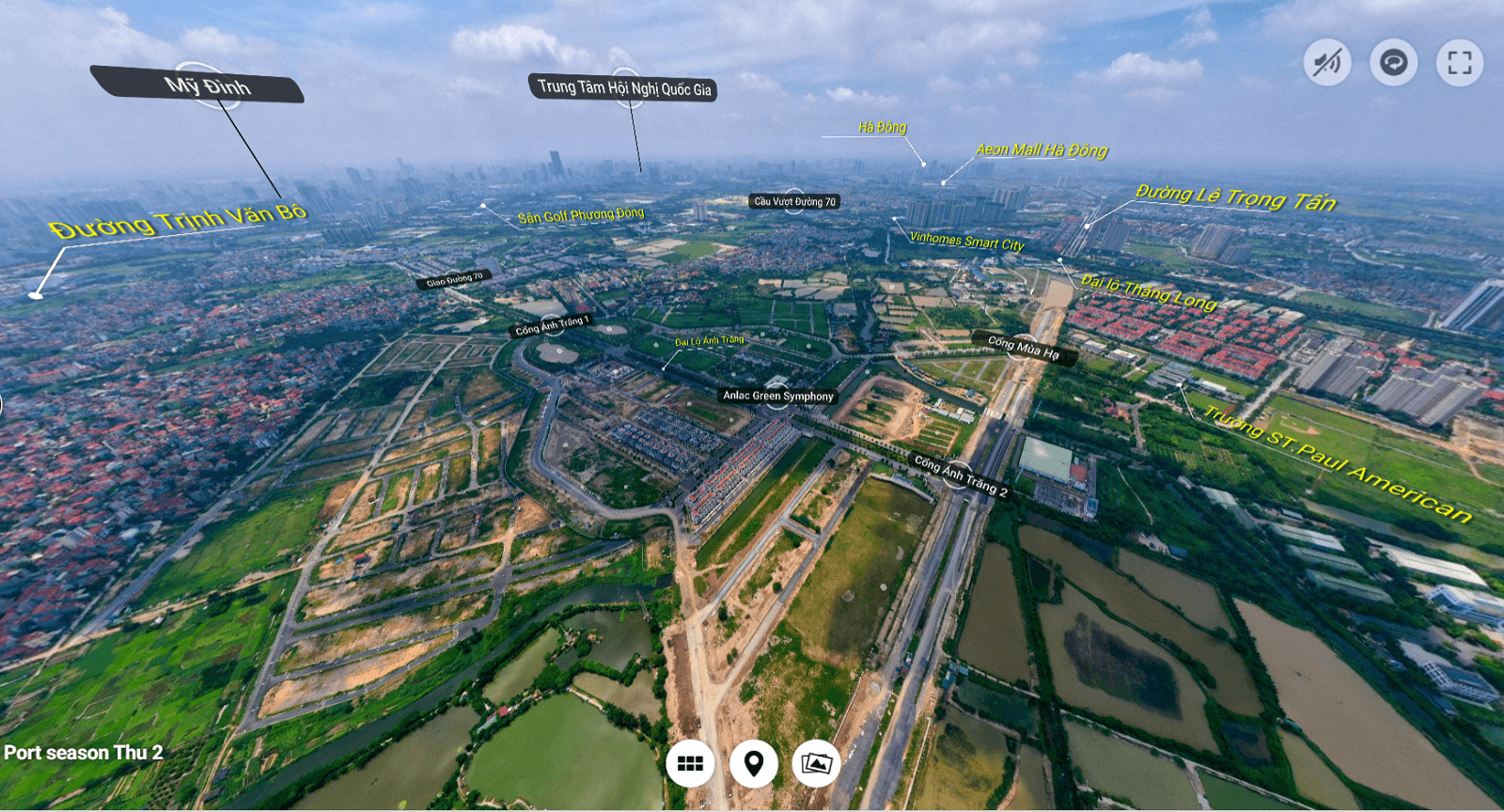
Task: Toggle the muted sound button
Action: pos(1327,63)
